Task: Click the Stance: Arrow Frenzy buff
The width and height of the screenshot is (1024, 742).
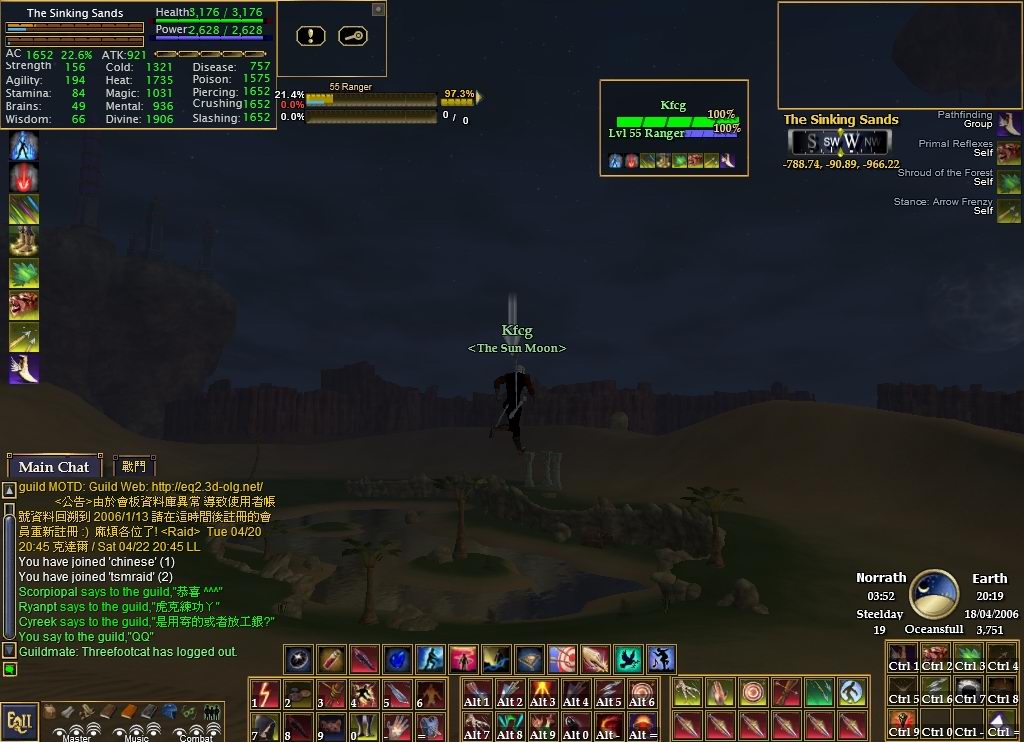Action: click(x=1008, y=210)
